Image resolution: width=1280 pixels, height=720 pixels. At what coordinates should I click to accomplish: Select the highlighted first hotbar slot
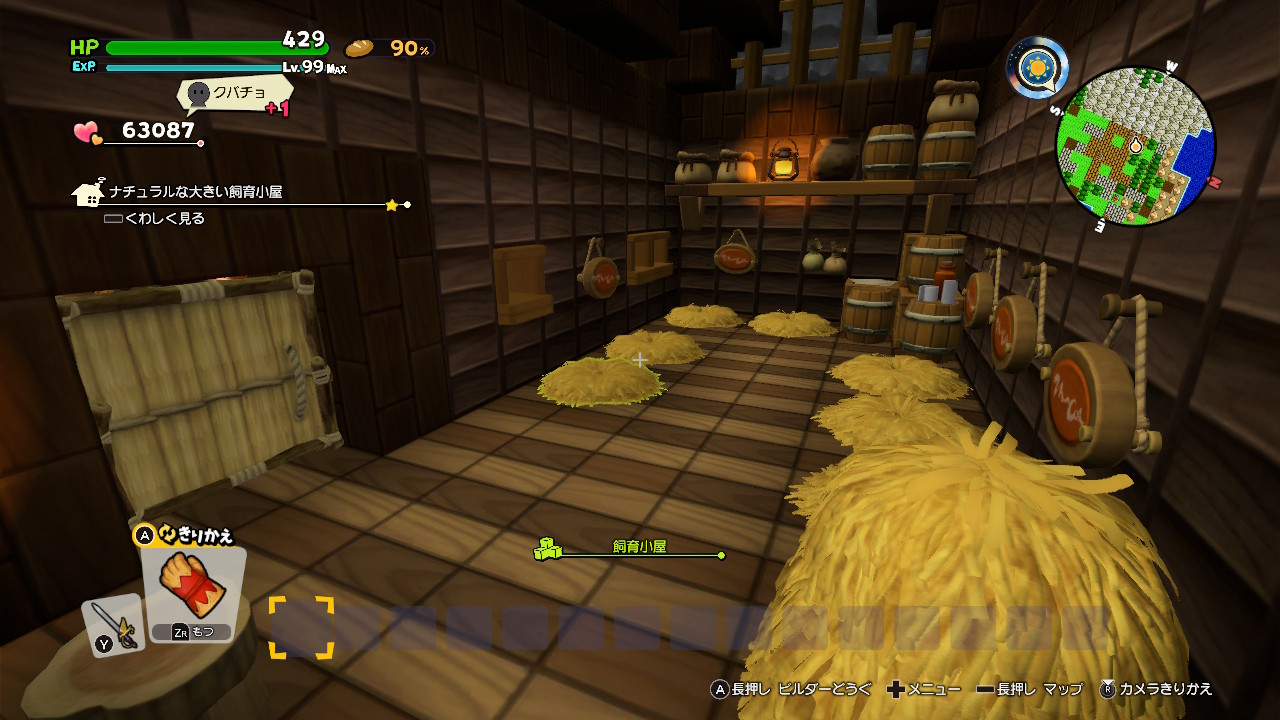pos(301,628)
